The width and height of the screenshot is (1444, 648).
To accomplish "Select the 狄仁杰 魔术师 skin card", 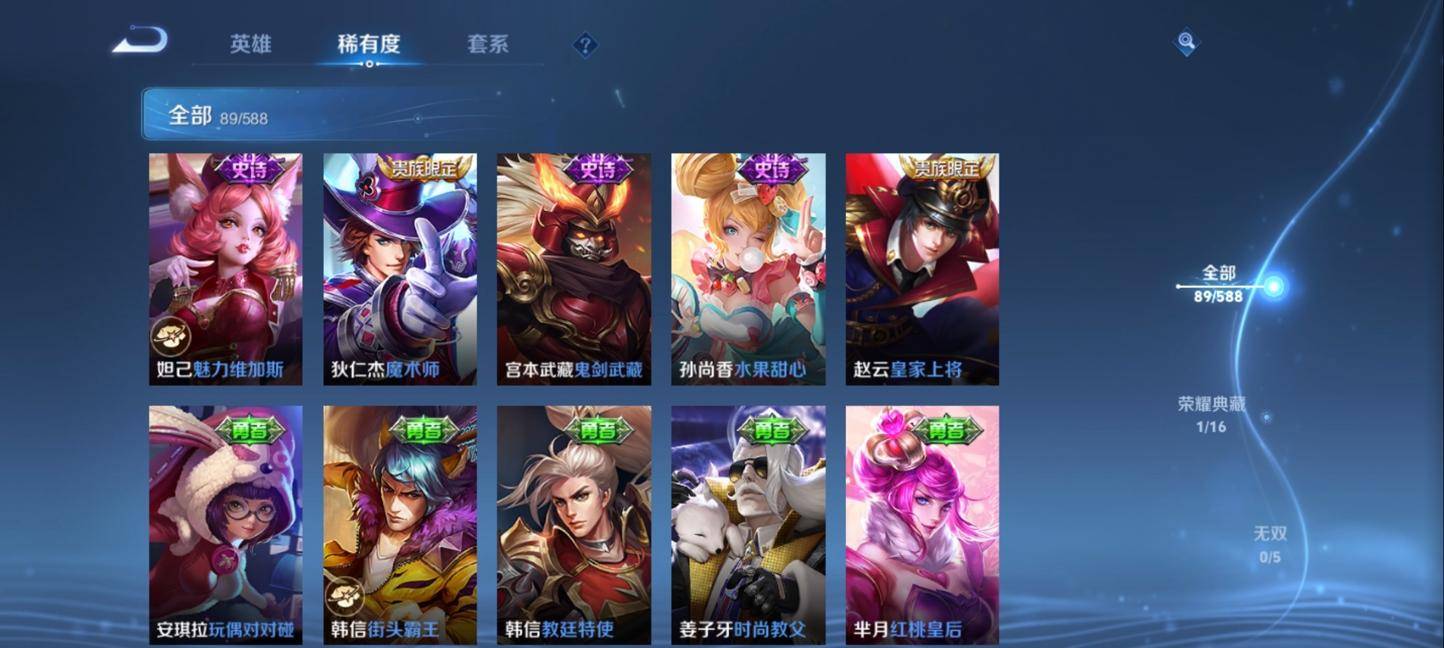I will click(399, 268).
